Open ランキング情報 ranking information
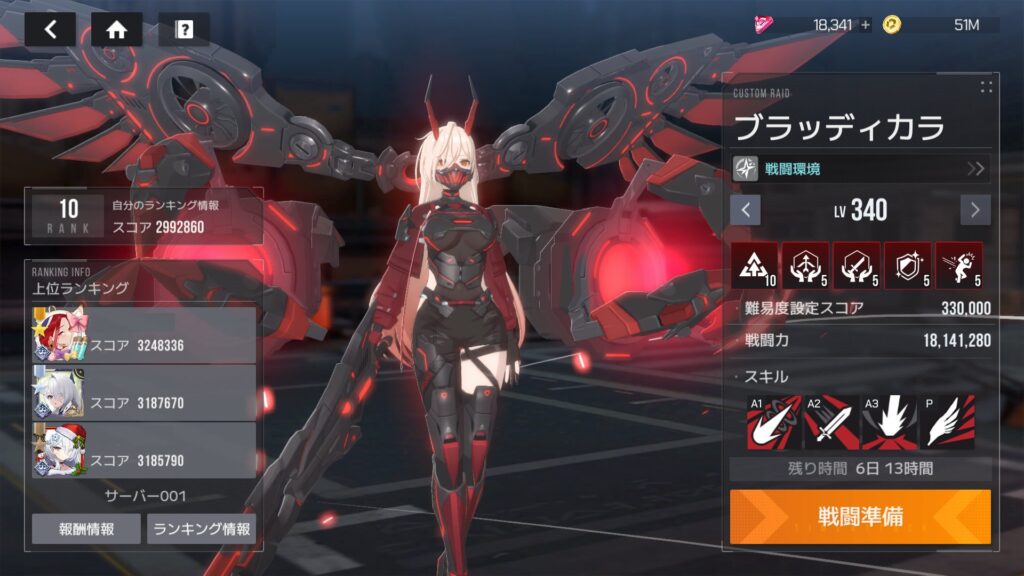 (201, 529)
